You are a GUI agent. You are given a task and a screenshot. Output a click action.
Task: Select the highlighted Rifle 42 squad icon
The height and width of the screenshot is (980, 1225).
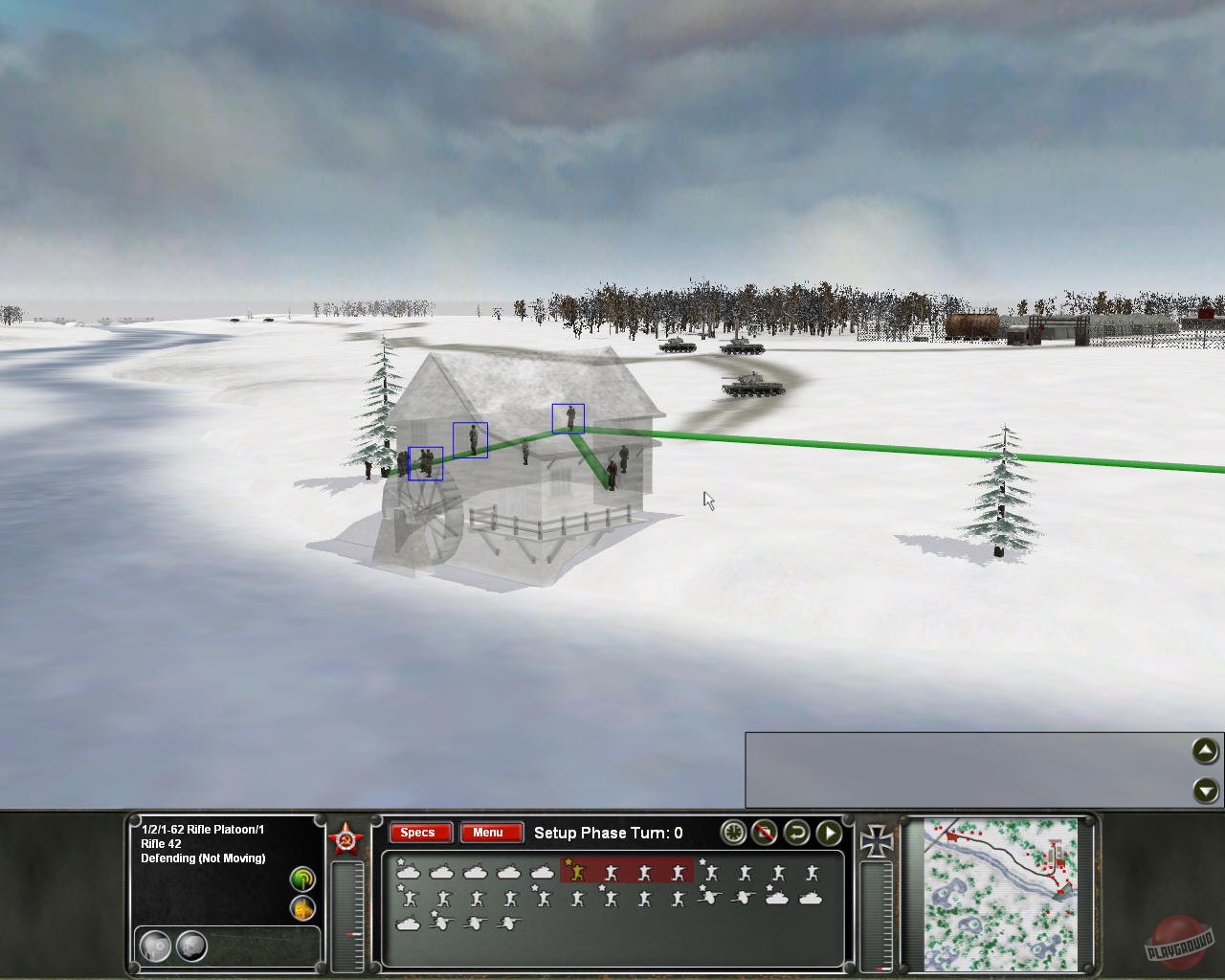click(x=576, y=872)
